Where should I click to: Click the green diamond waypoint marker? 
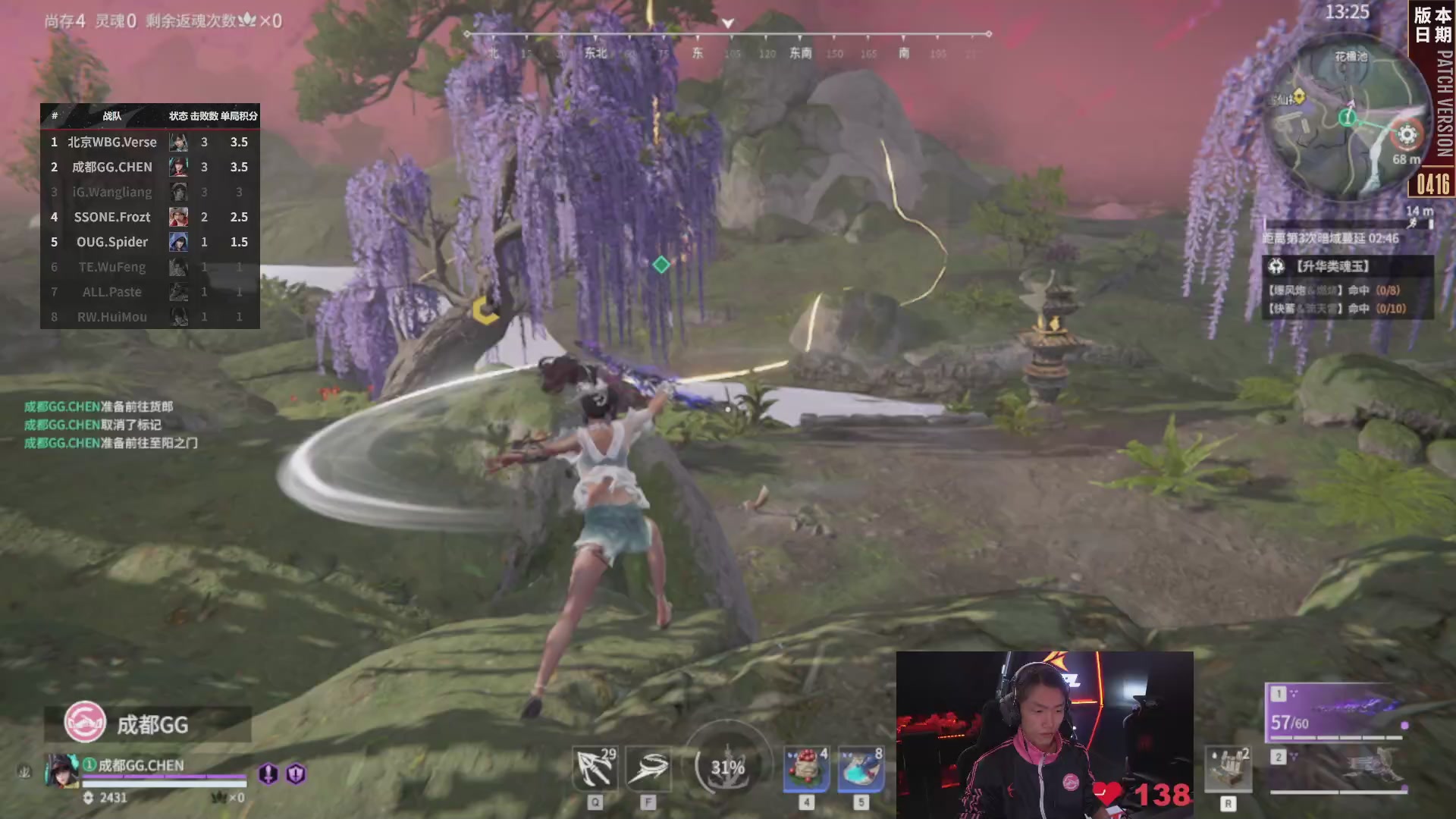661,265
